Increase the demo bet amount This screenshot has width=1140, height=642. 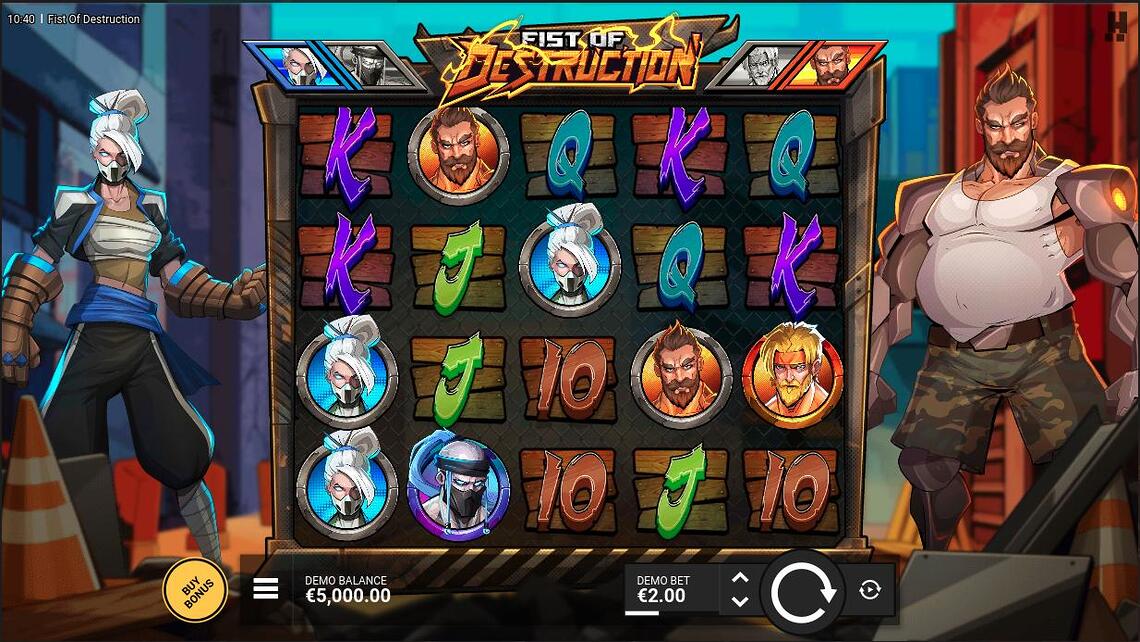(740, 578)
